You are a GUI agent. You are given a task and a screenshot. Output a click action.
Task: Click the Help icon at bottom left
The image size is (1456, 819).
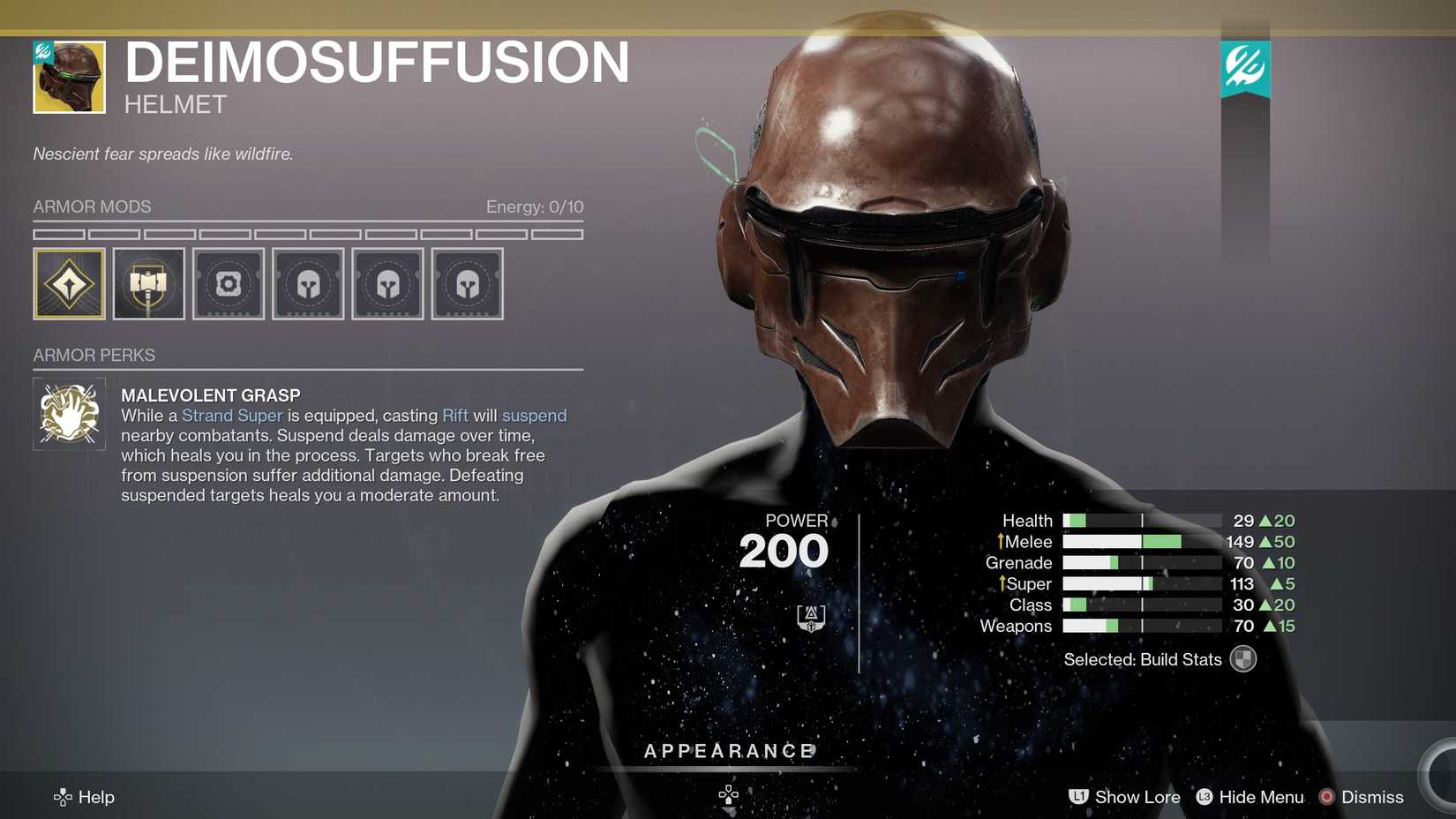62,797
